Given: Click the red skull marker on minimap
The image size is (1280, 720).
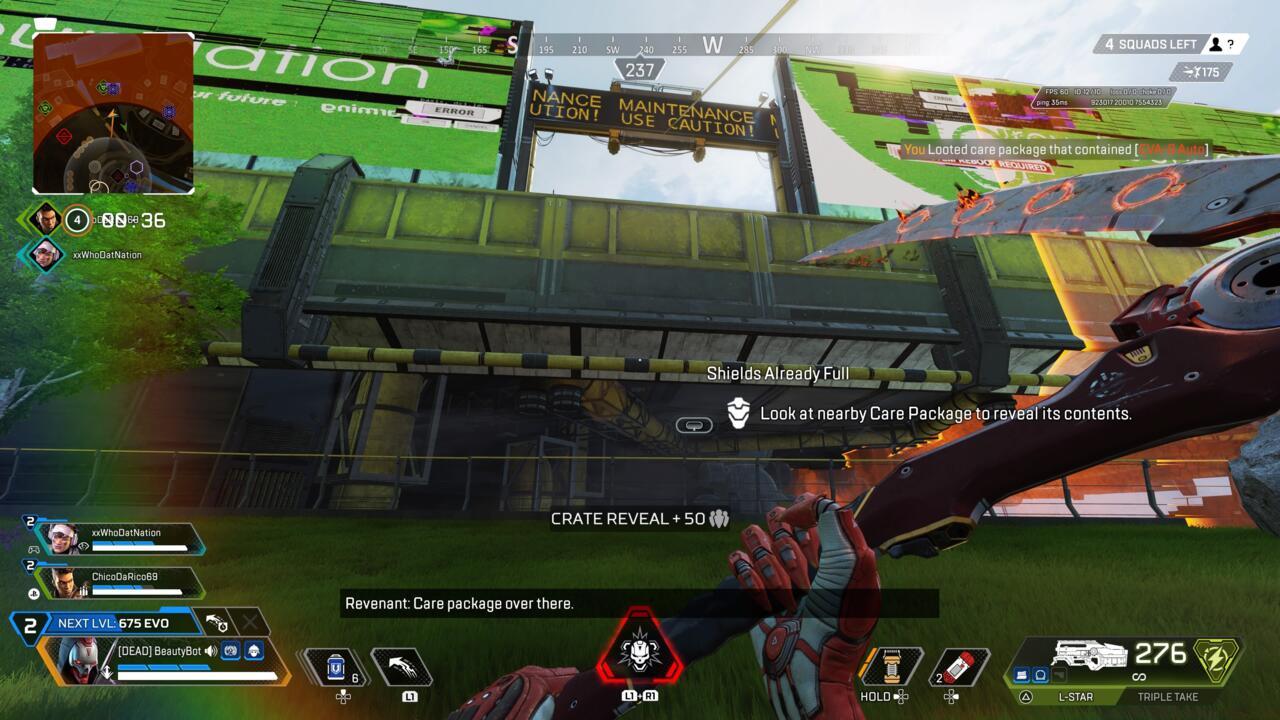Looking at the screenshot, I should click(64, 136).
